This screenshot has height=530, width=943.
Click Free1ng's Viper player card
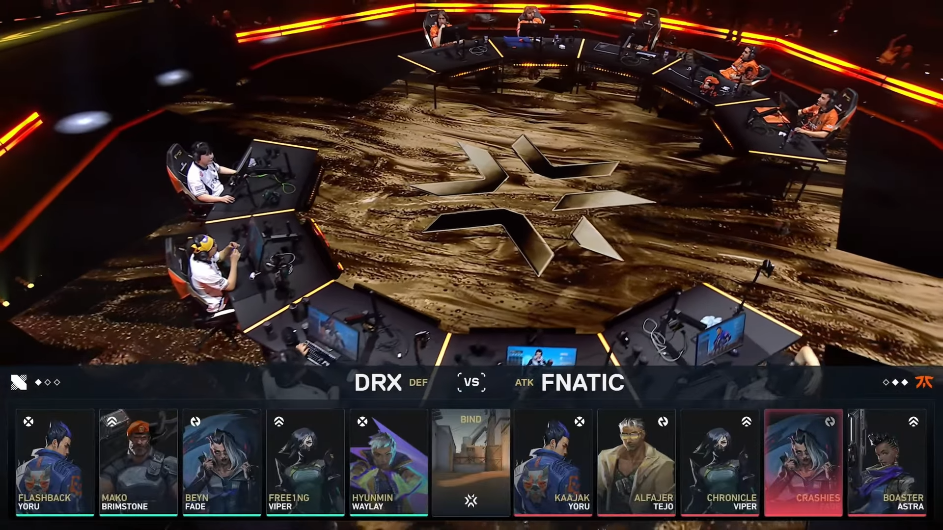pos(305,461)
